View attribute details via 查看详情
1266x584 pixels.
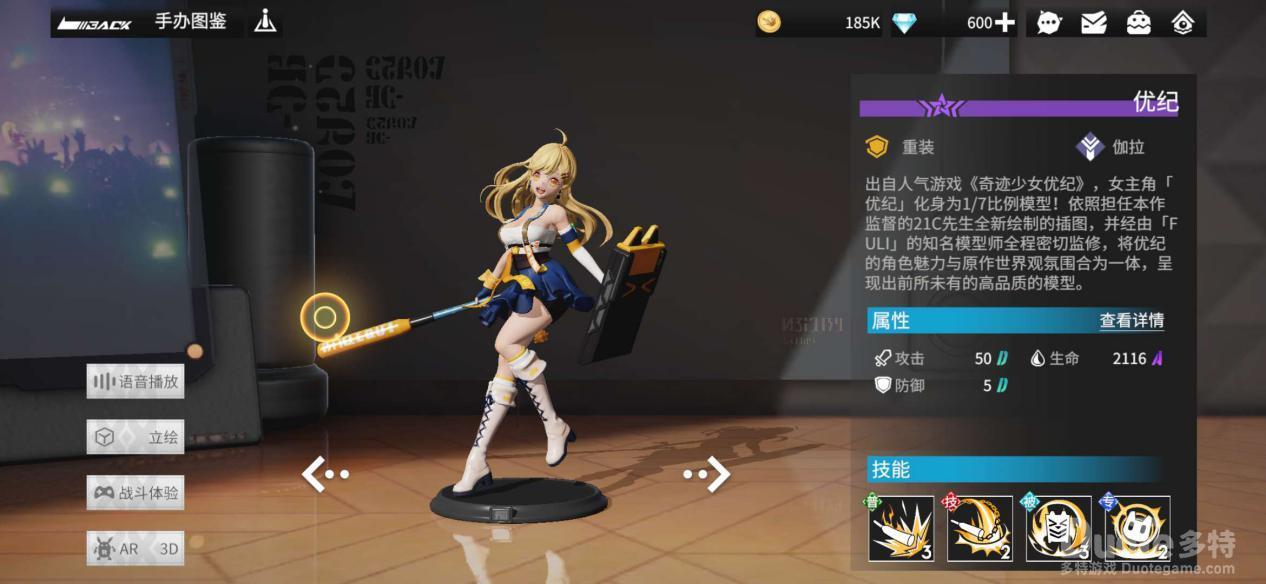[1131, 321]
